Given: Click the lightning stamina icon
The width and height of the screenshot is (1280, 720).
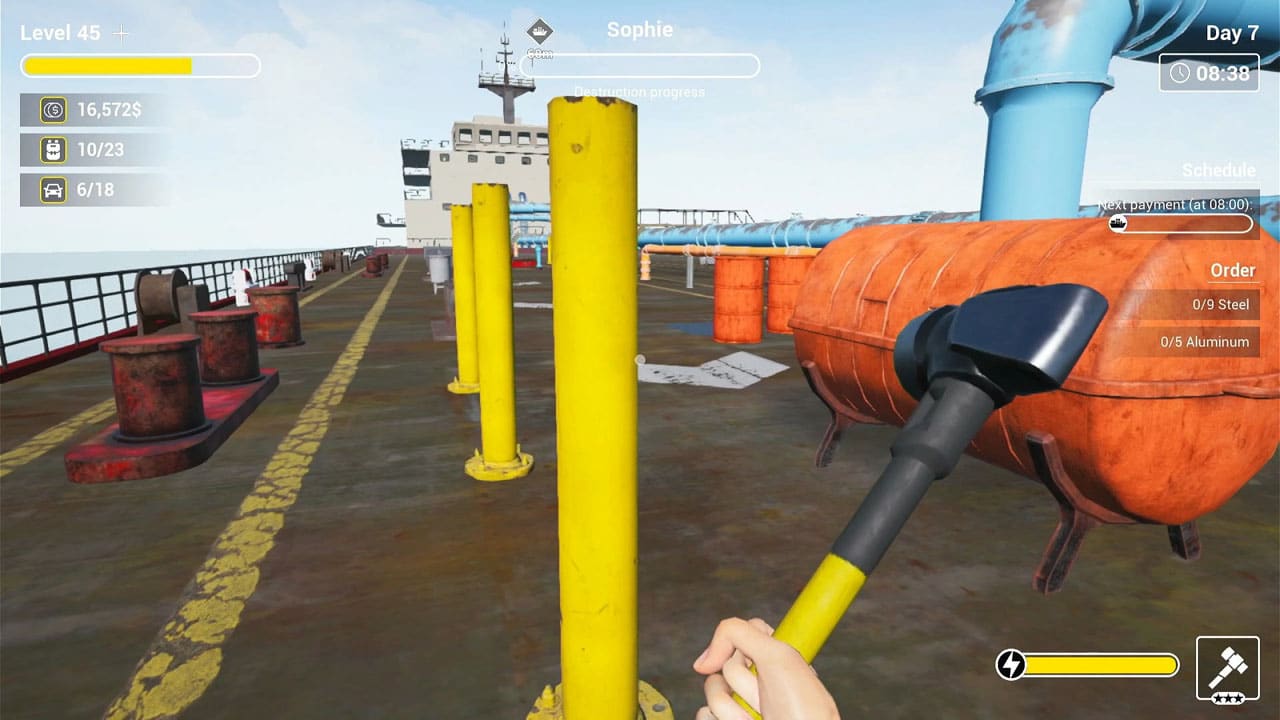Looking at the screenshot, I should pyautogui.click(x=1010, y=662).
